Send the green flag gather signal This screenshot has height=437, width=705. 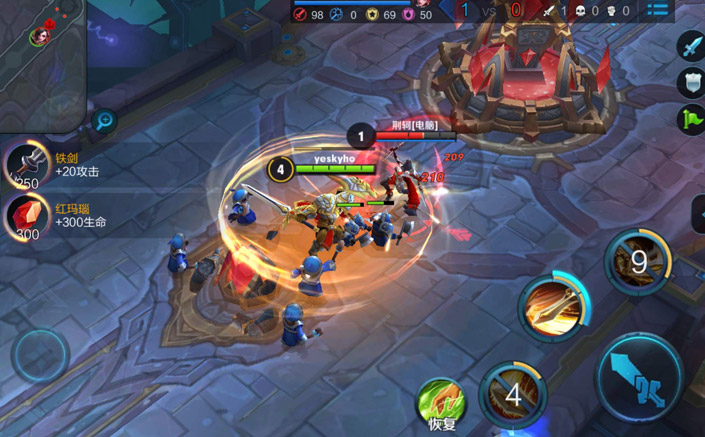[x=691, y=119]
